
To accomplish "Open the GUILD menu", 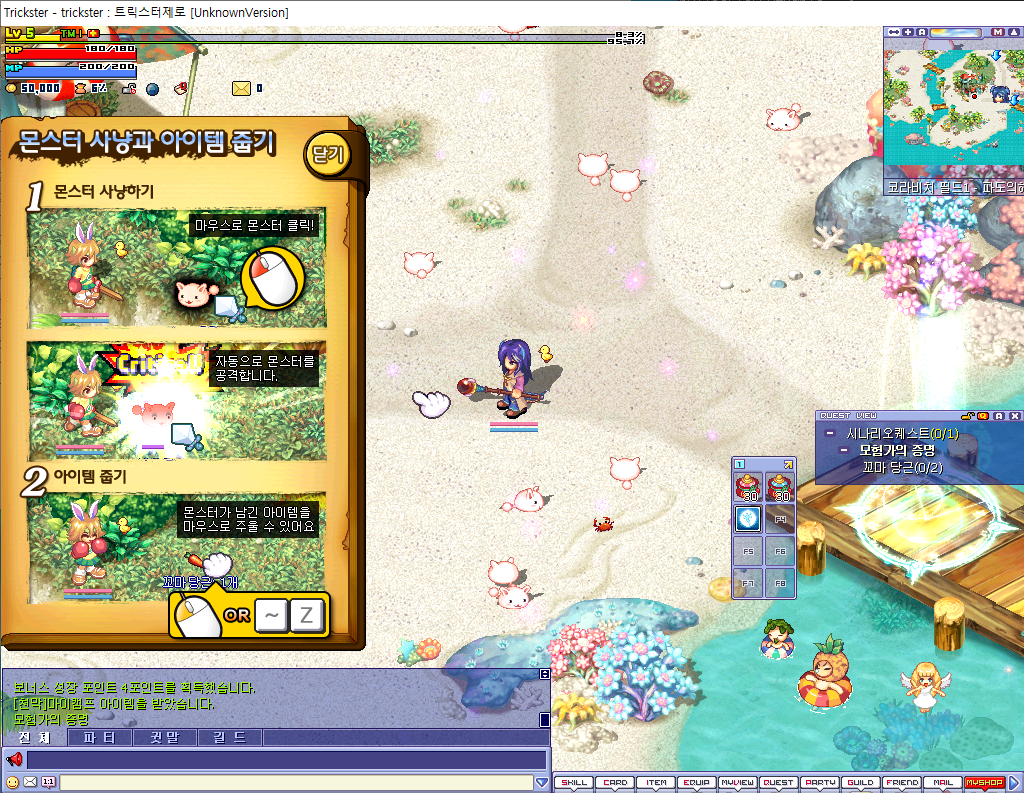I will [860, 783].
